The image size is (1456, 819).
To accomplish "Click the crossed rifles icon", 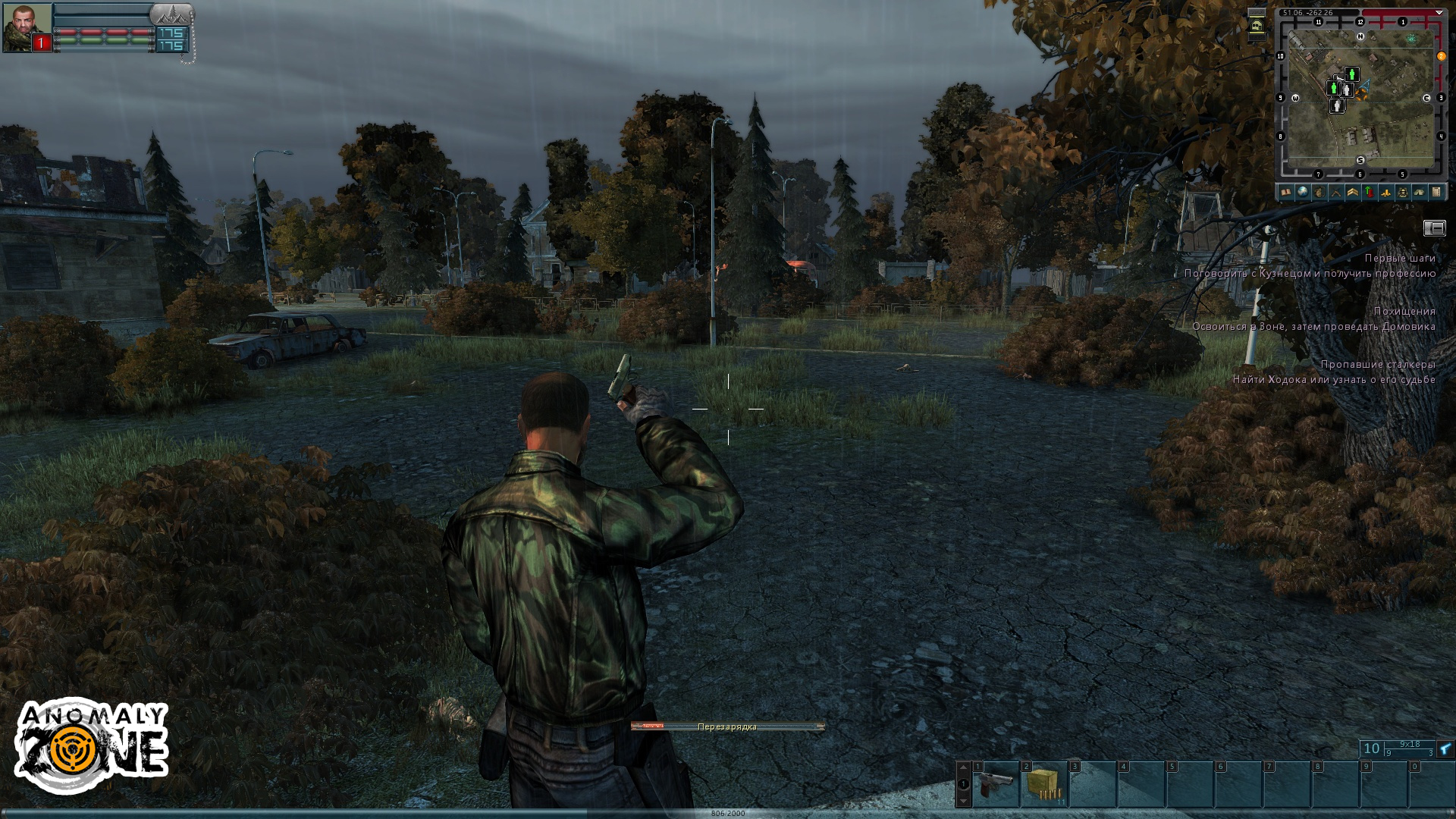I will coord(1335,193).
